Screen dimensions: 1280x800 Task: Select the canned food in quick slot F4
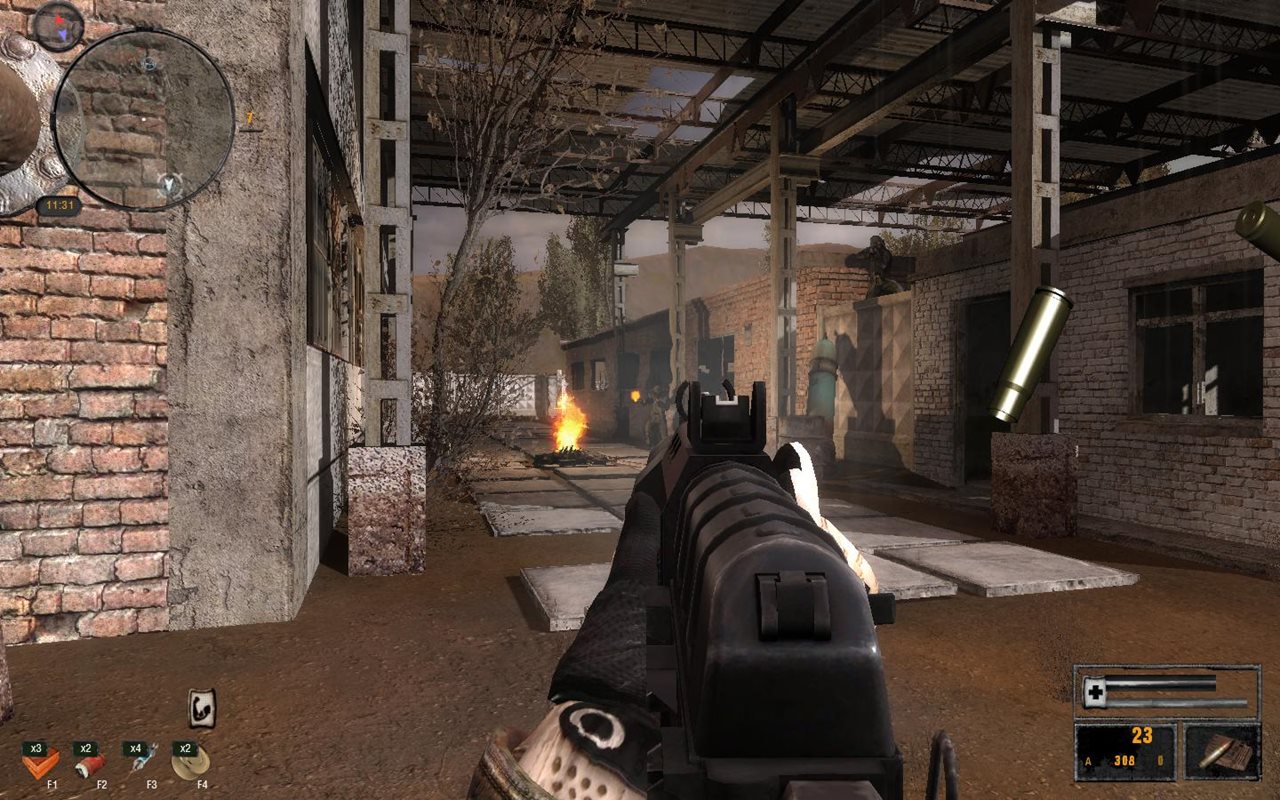click(x=187, y=764)
